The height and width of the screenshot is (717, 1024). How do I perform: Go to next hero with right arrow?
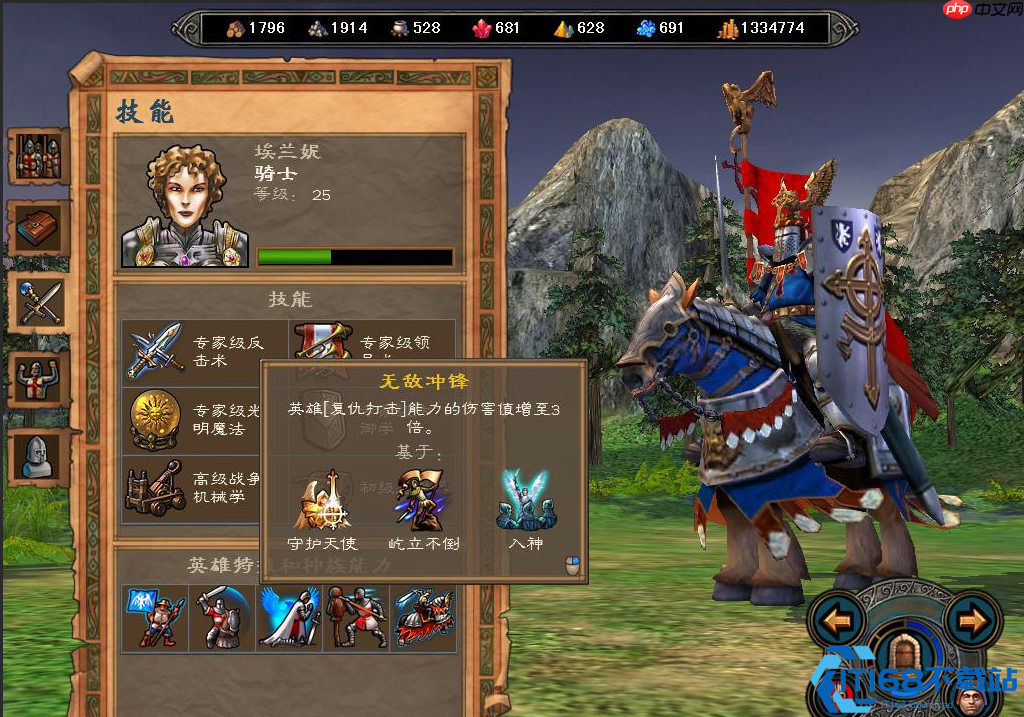tap(971, 622)
